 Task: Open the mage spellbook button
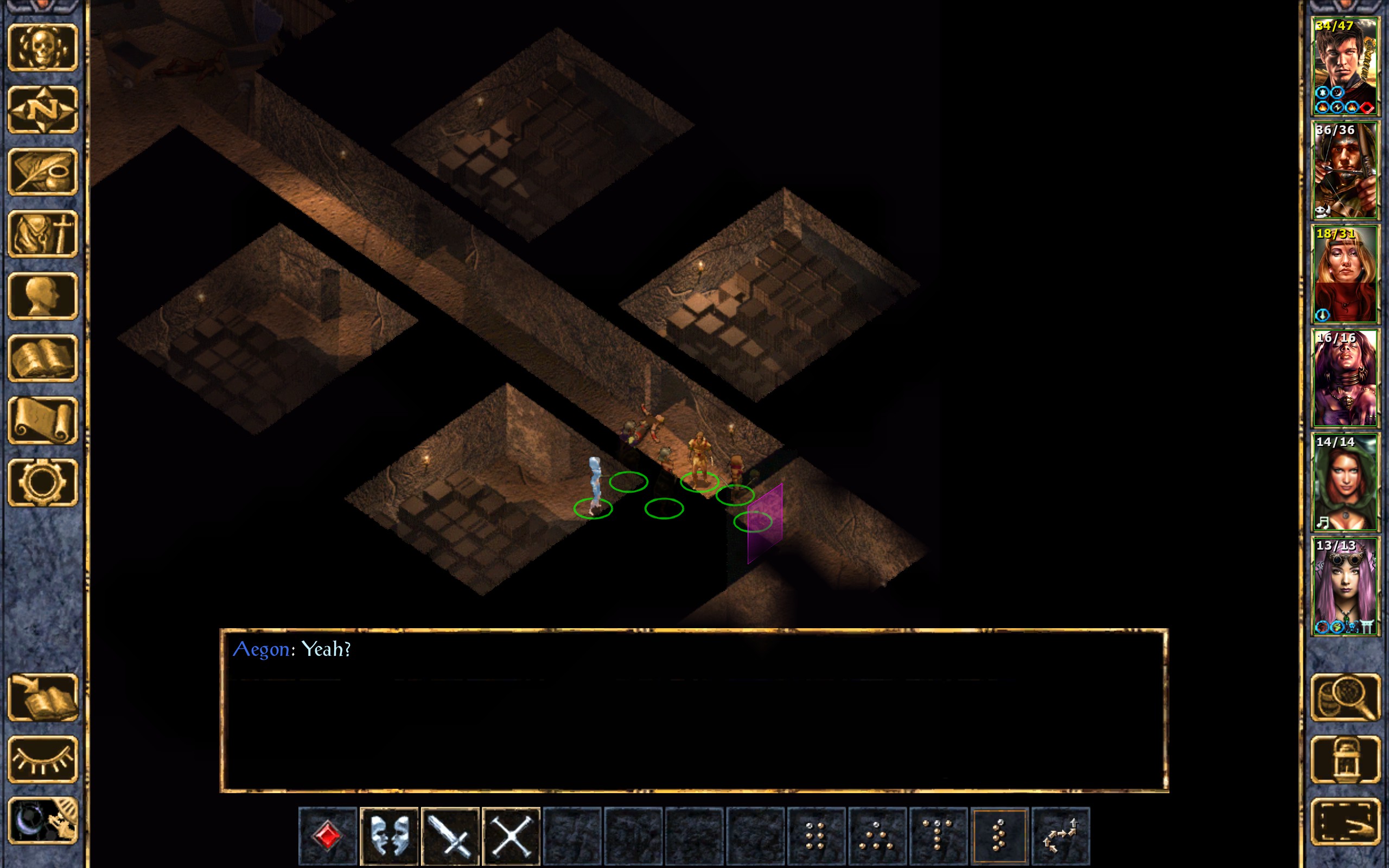[43, 358]
